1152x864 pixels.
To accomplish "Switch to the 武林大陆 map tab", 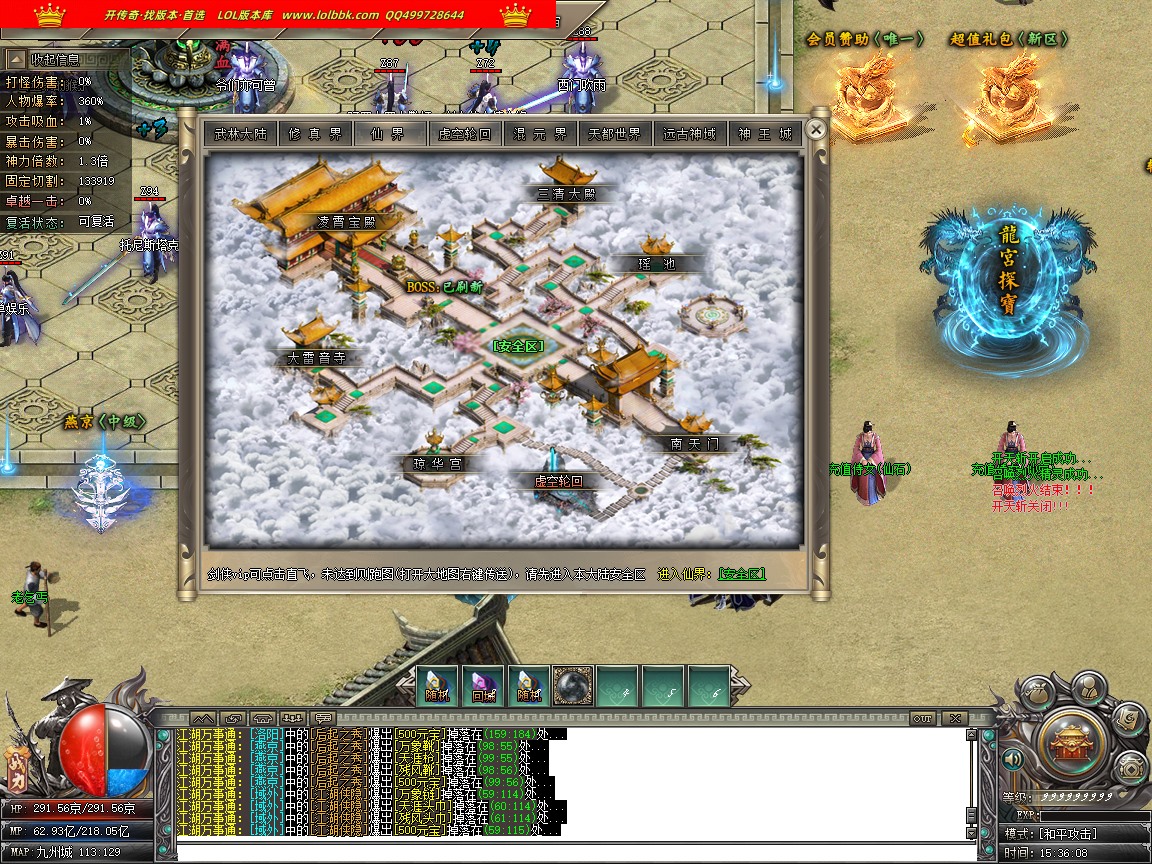I will point(240,134).
